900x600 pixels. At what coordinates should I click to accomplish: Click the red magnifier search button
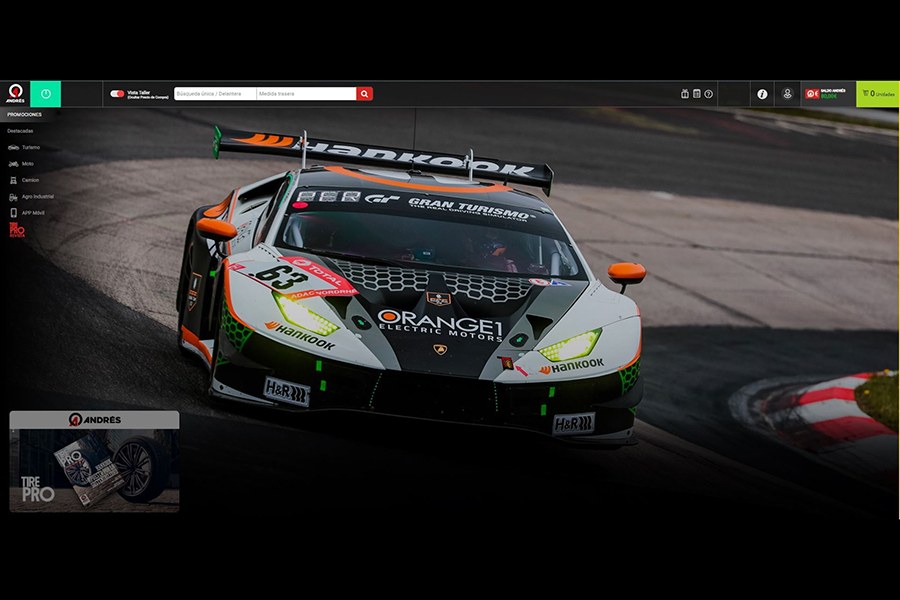click(365, 94)
